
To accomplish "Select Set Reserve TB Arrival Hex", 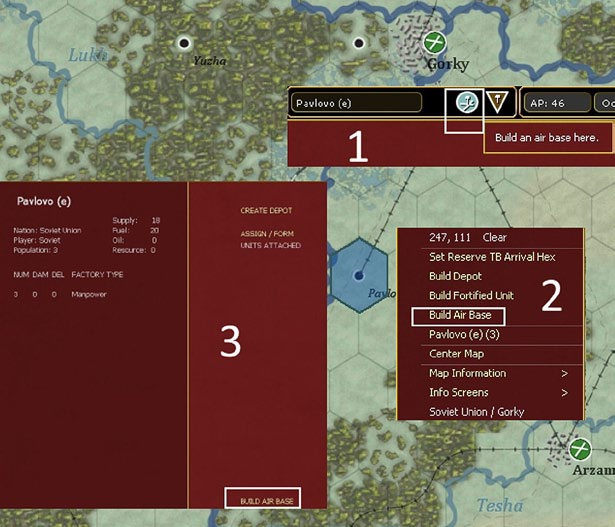I will 492,257.
